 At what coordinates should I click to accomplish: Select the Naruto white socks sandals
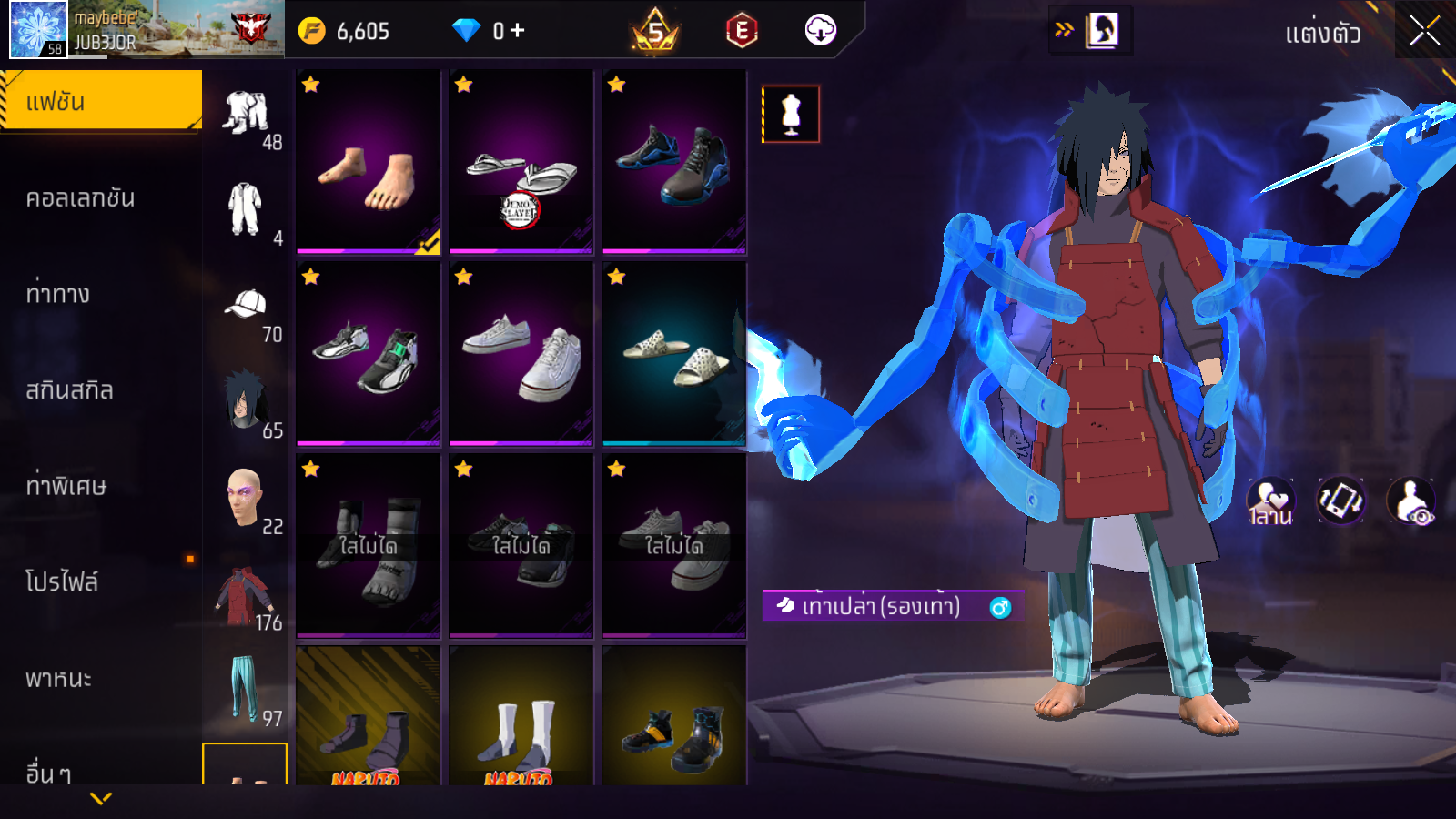click(x=521, y=719)
